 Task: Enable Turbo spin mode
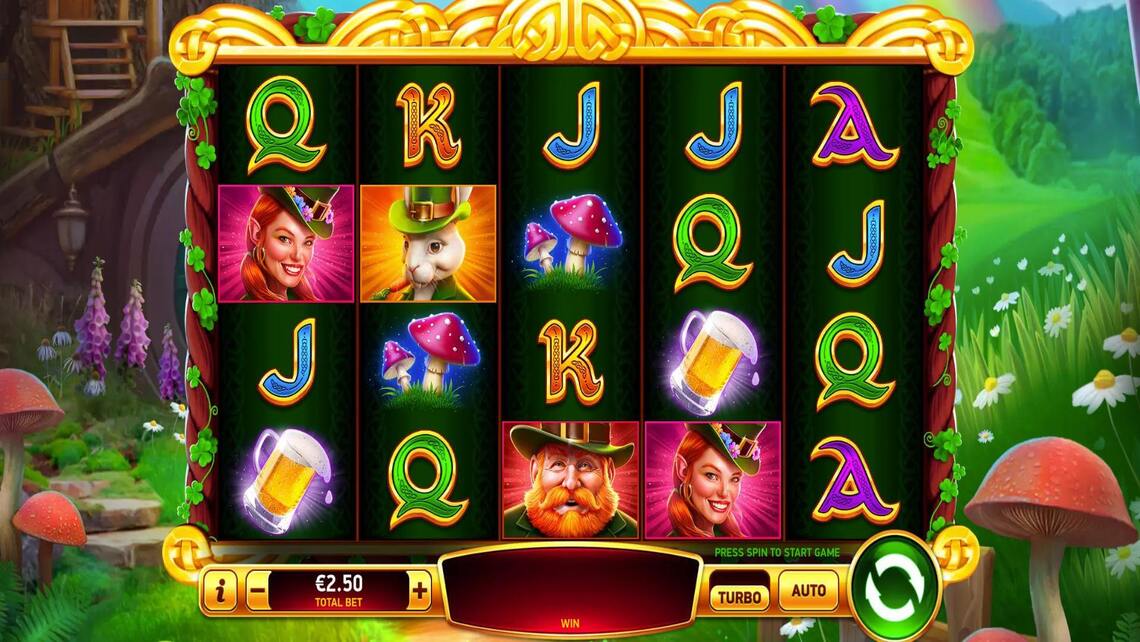tap(739, 597)
